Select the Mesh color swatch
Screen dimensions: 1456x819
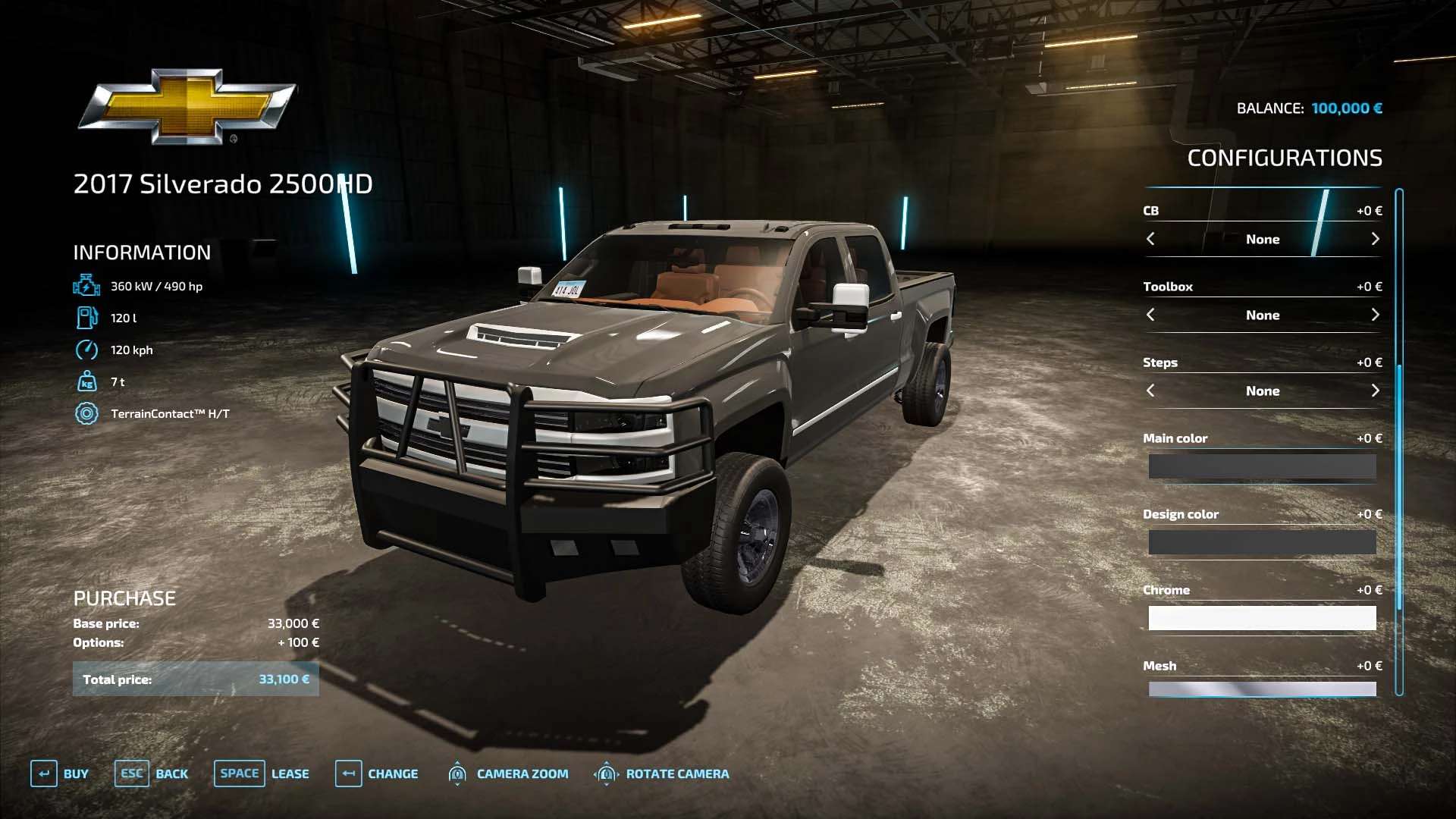pyautogui.click(x=1262, y=689)
